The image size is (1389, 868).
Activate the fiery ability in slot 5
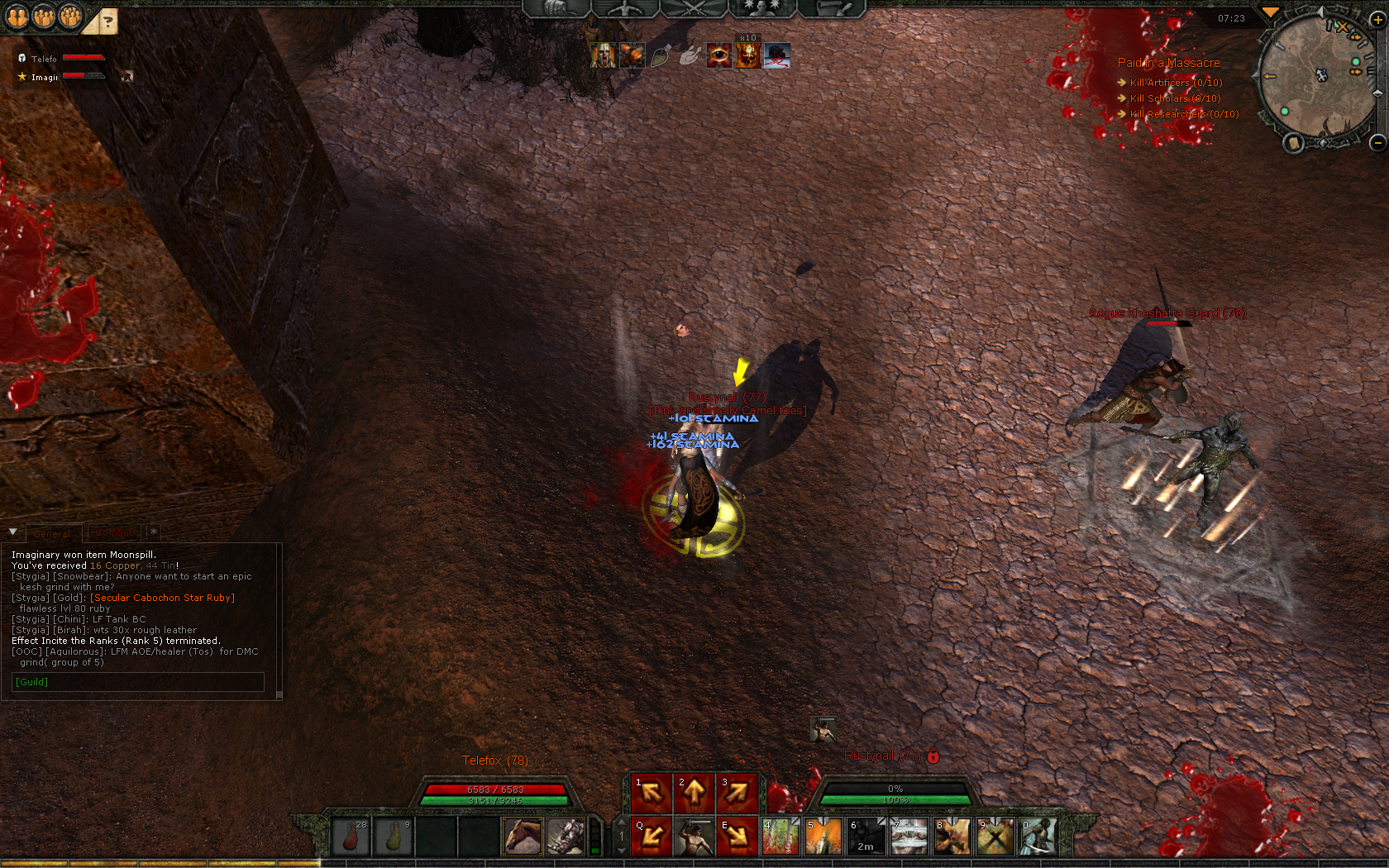[x=823, y=837]
